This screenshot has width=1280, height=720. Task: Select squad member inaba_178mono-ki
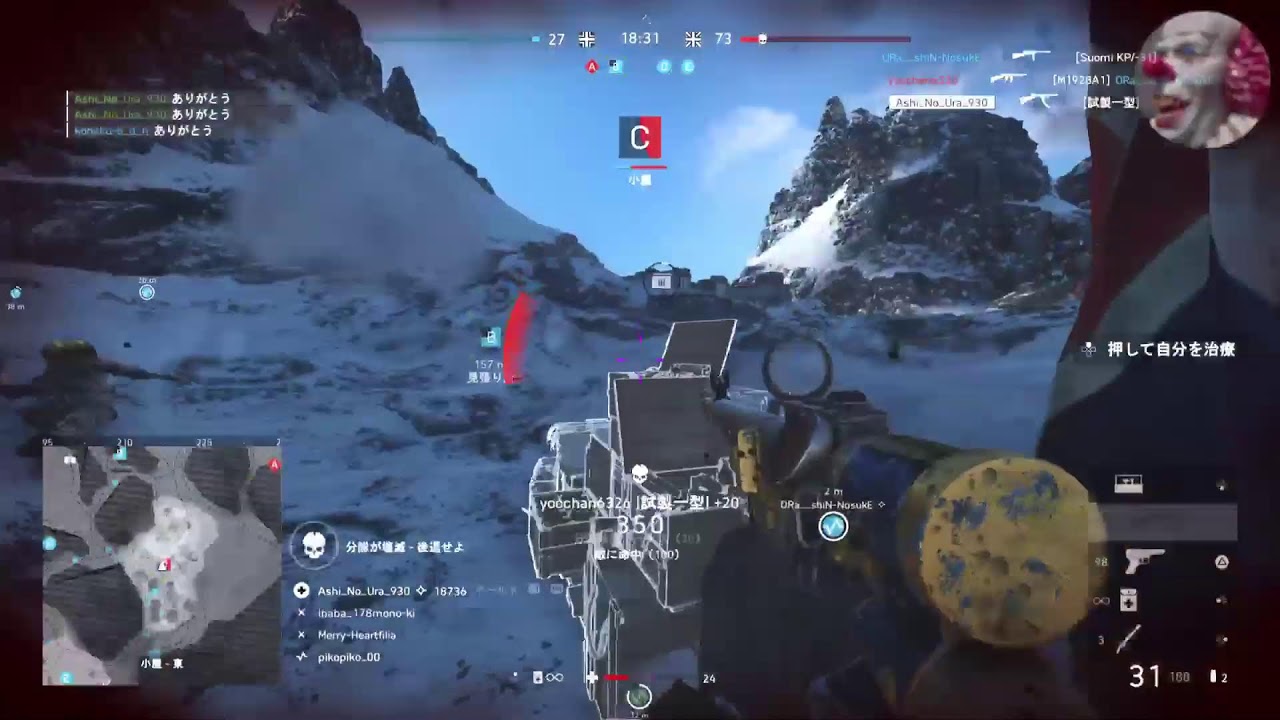(x=366, y=613)
